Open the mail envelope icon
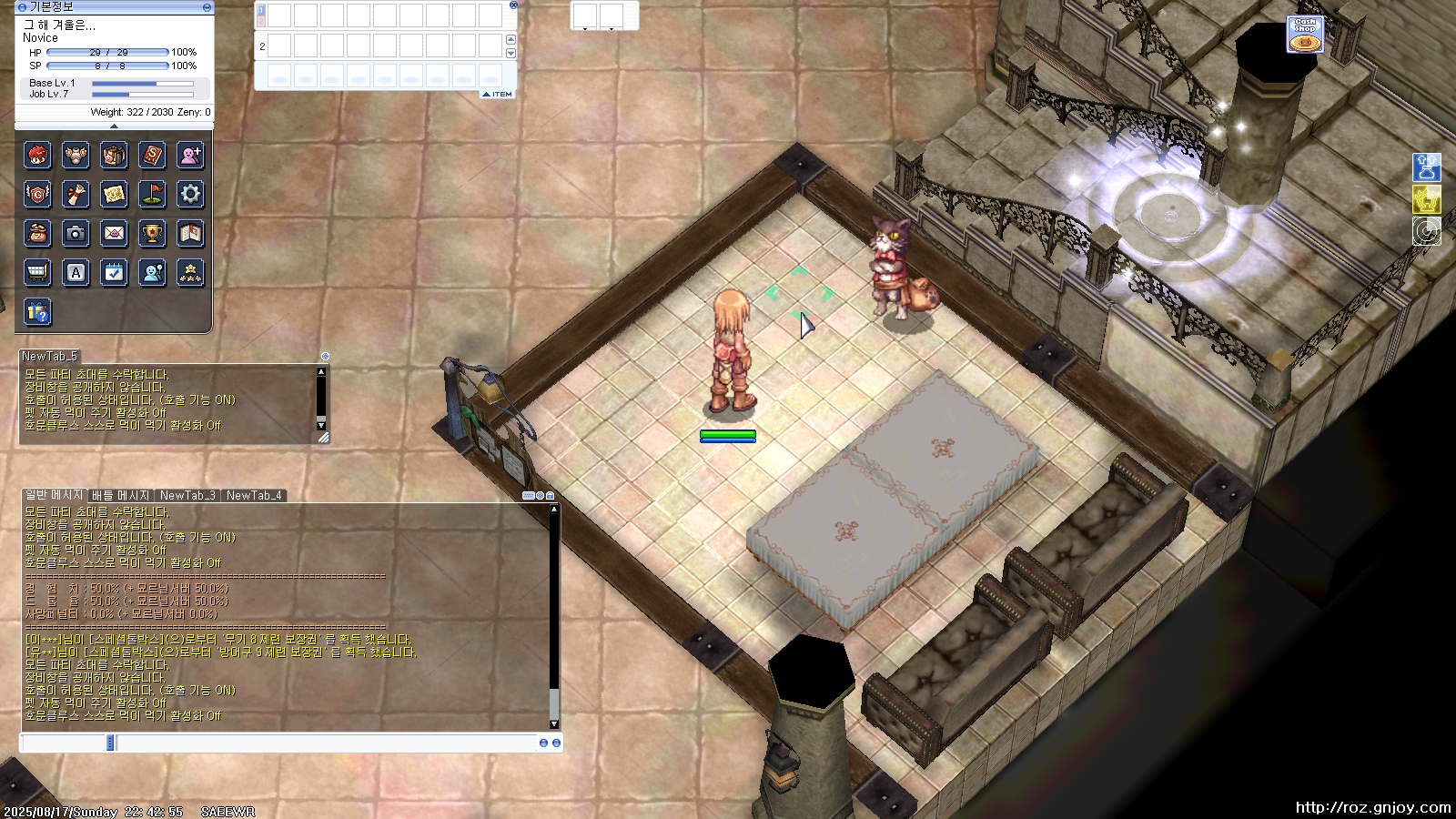 point(114,233)
